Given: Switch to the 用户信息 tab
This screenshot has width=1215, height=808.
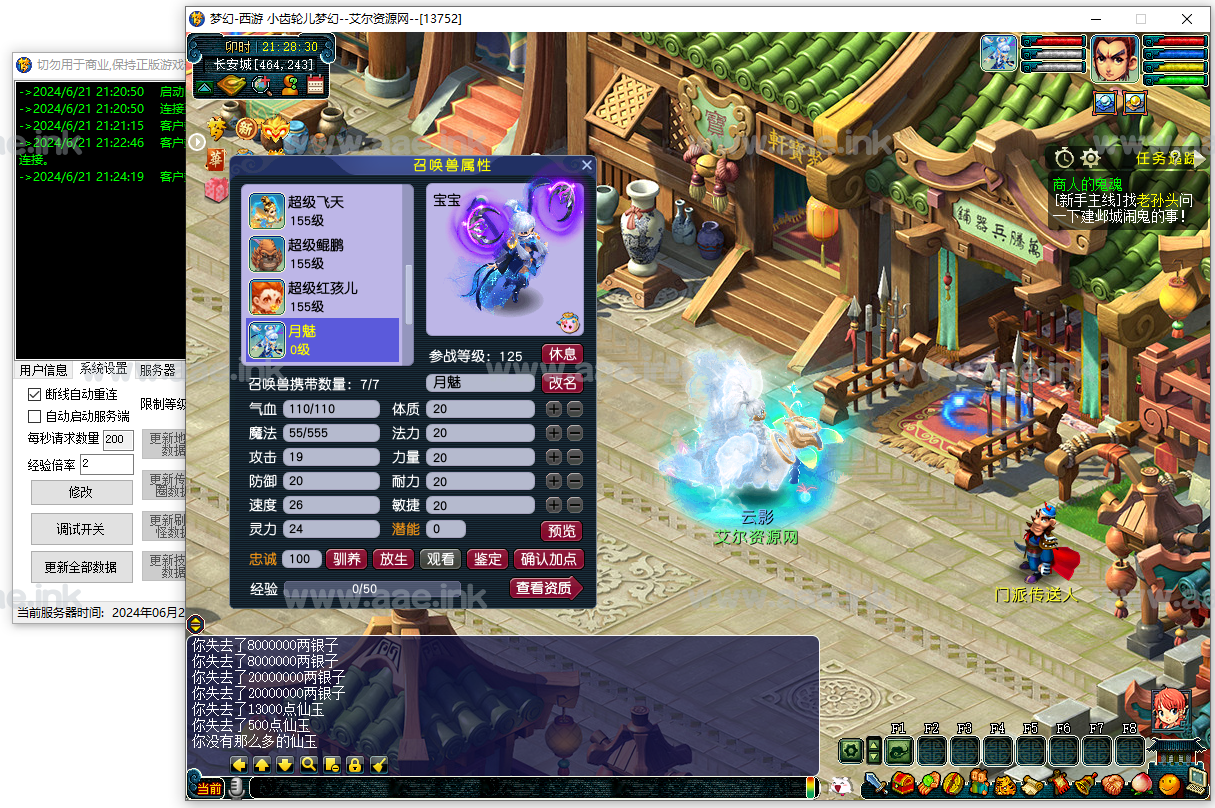Looking at the screenshot, I should click(x=44, y=370).
